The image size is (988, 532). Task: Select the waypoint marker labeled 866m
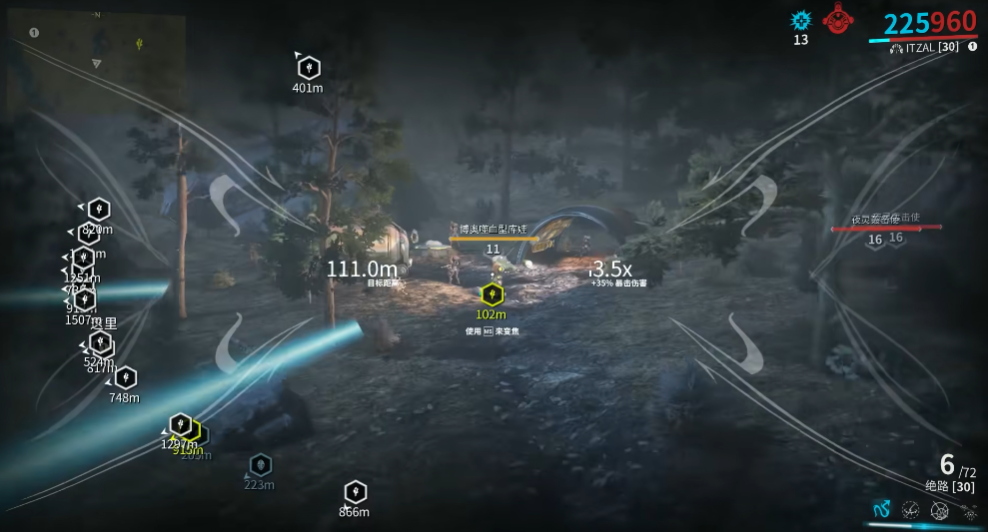355,492
